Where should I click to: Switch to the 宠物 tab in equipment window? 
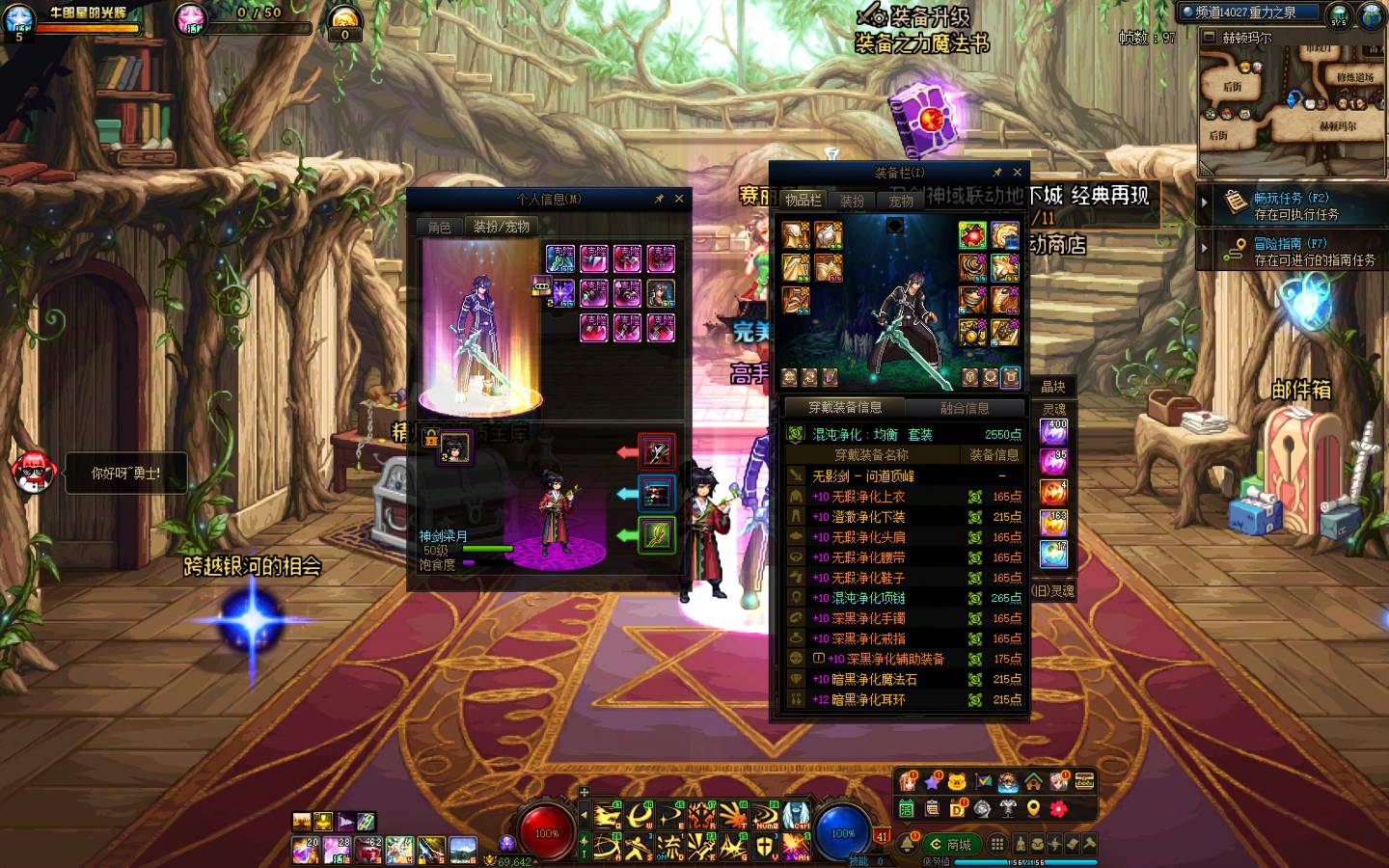pos(901,202)
